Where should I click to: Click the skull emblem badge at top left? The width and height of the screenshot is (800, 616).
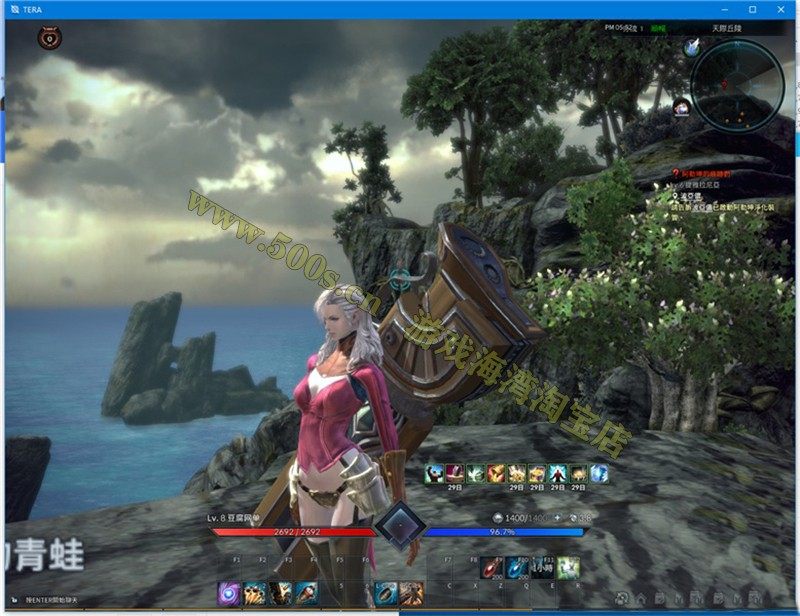click(x=48, y=39)
